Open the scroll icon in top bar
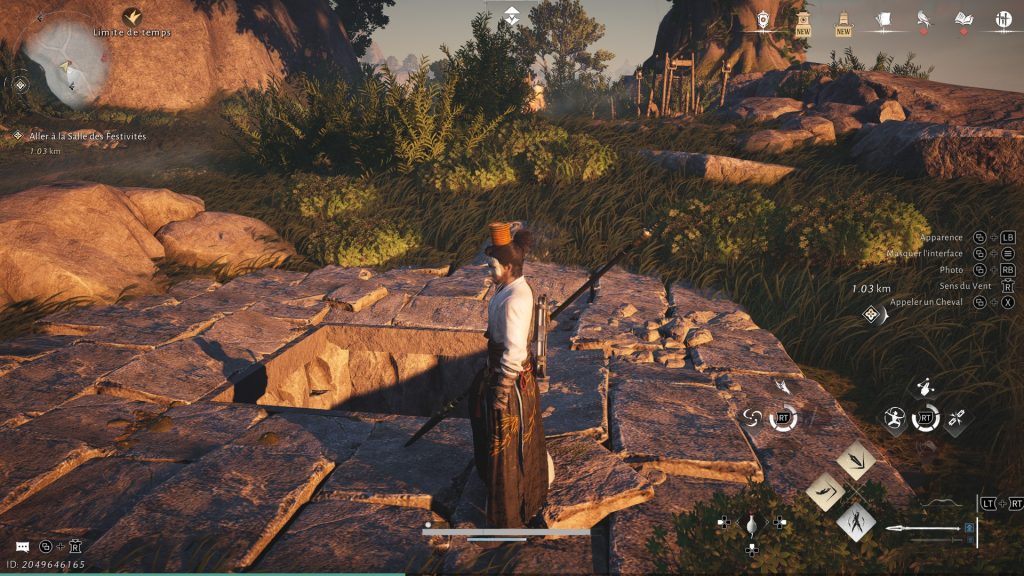The height and width of the screenshot is (576, 1024). (884, 19)
